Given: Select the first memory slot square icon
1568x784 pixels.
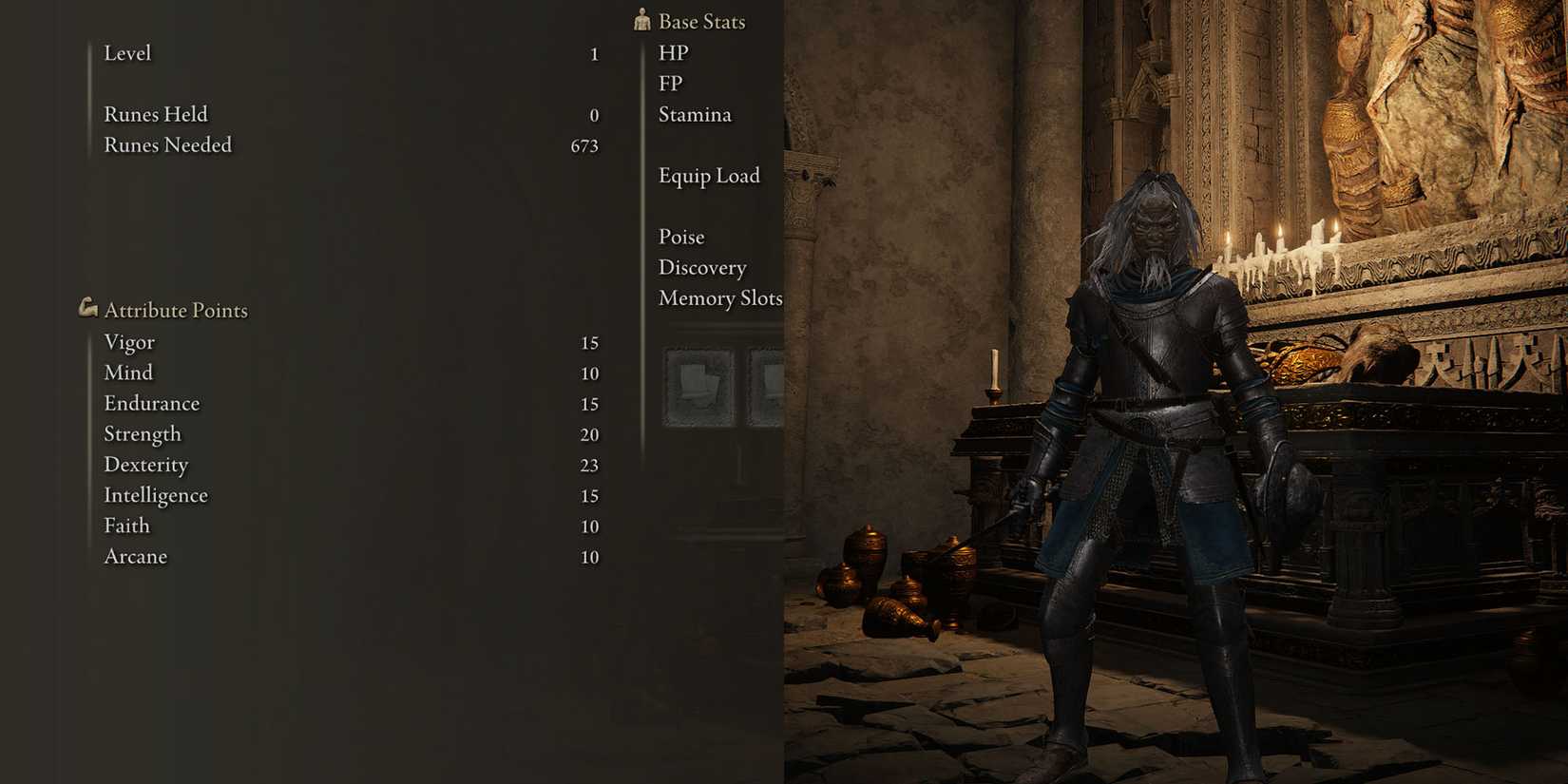Looking at the screenshot, I should [700, 385].
